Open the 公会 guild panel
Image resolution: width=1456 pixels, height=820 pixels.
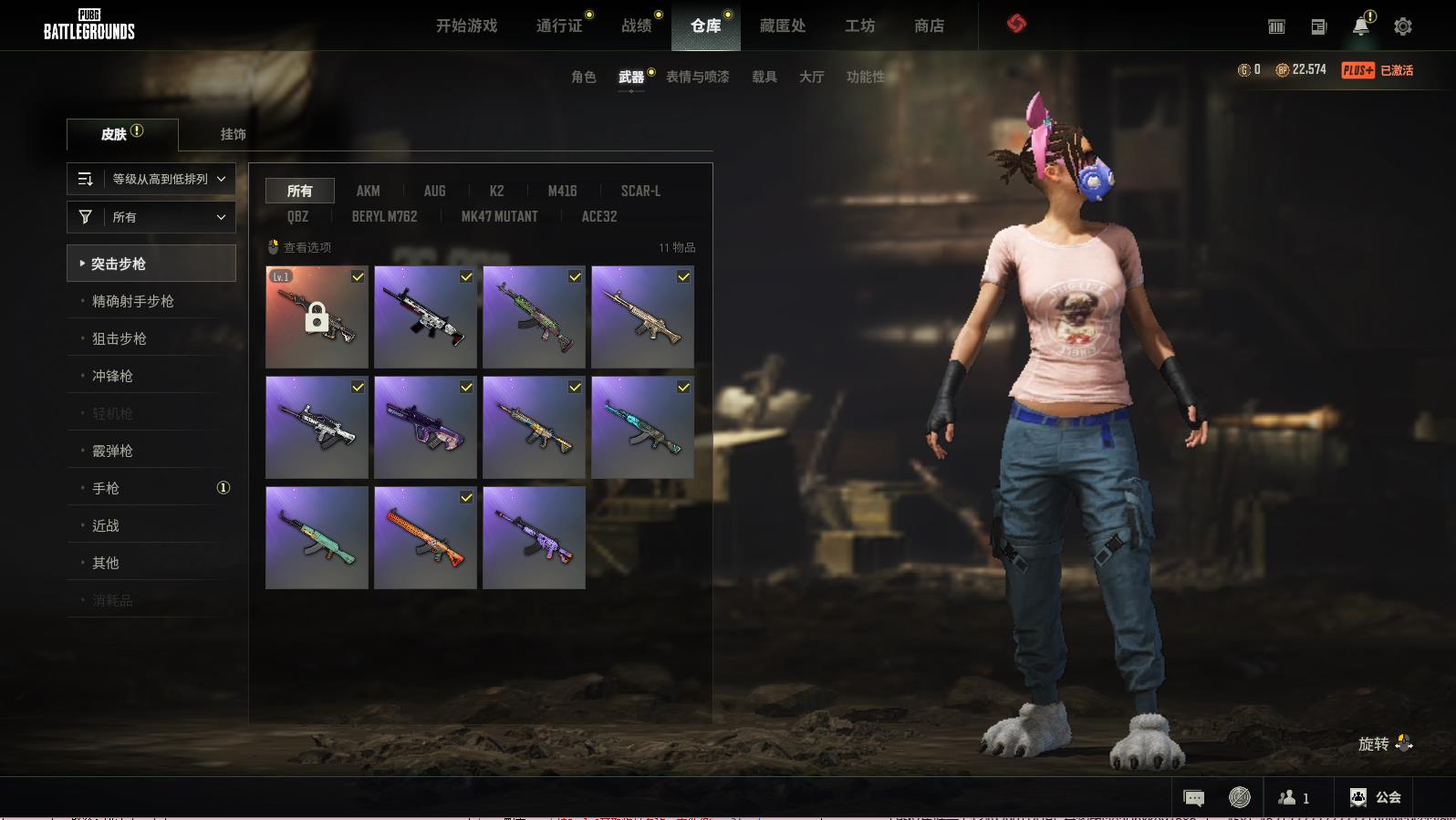click(x=1376, y=797)
